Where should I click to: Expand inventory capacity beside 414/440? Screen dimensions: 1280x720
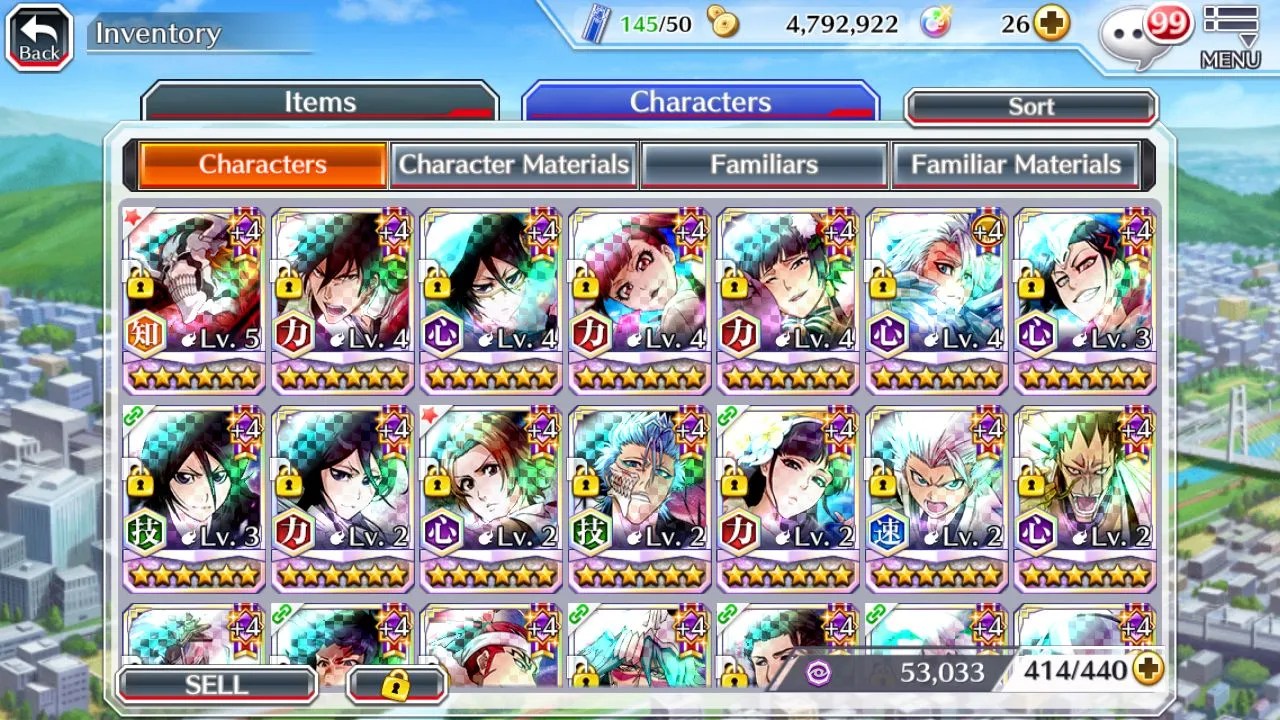tap(1148, 670)
